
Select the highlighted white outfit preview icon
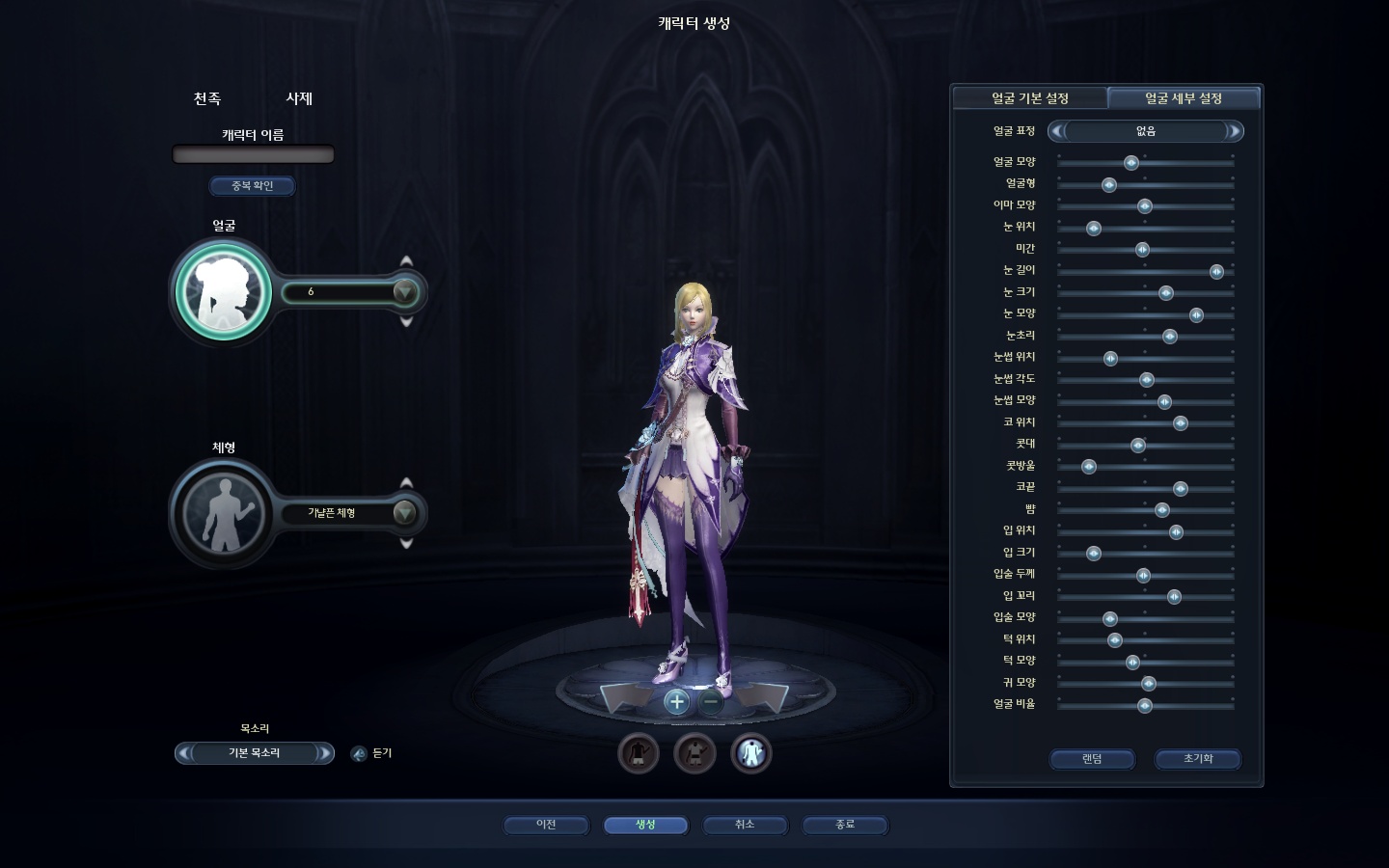pos(751,753)
